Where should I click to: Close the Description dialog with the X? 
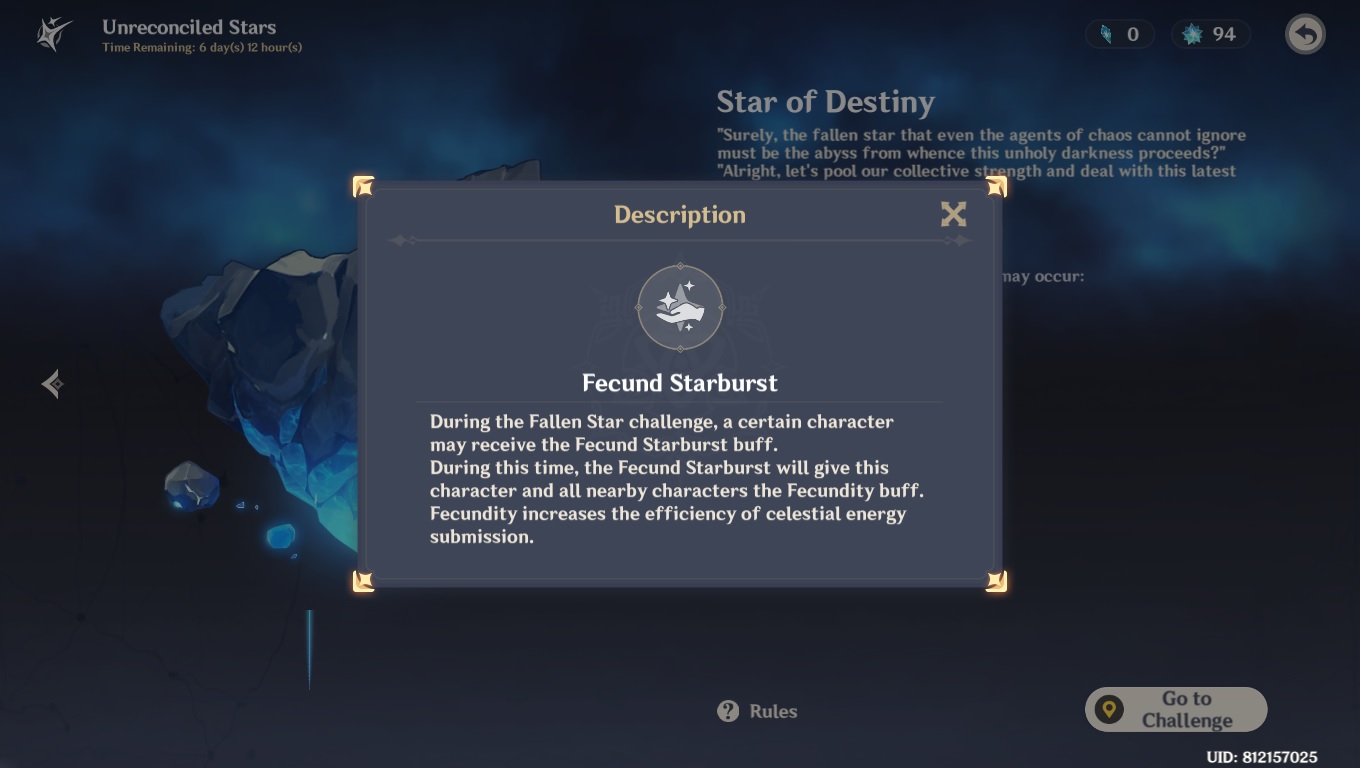click(953, 214)
